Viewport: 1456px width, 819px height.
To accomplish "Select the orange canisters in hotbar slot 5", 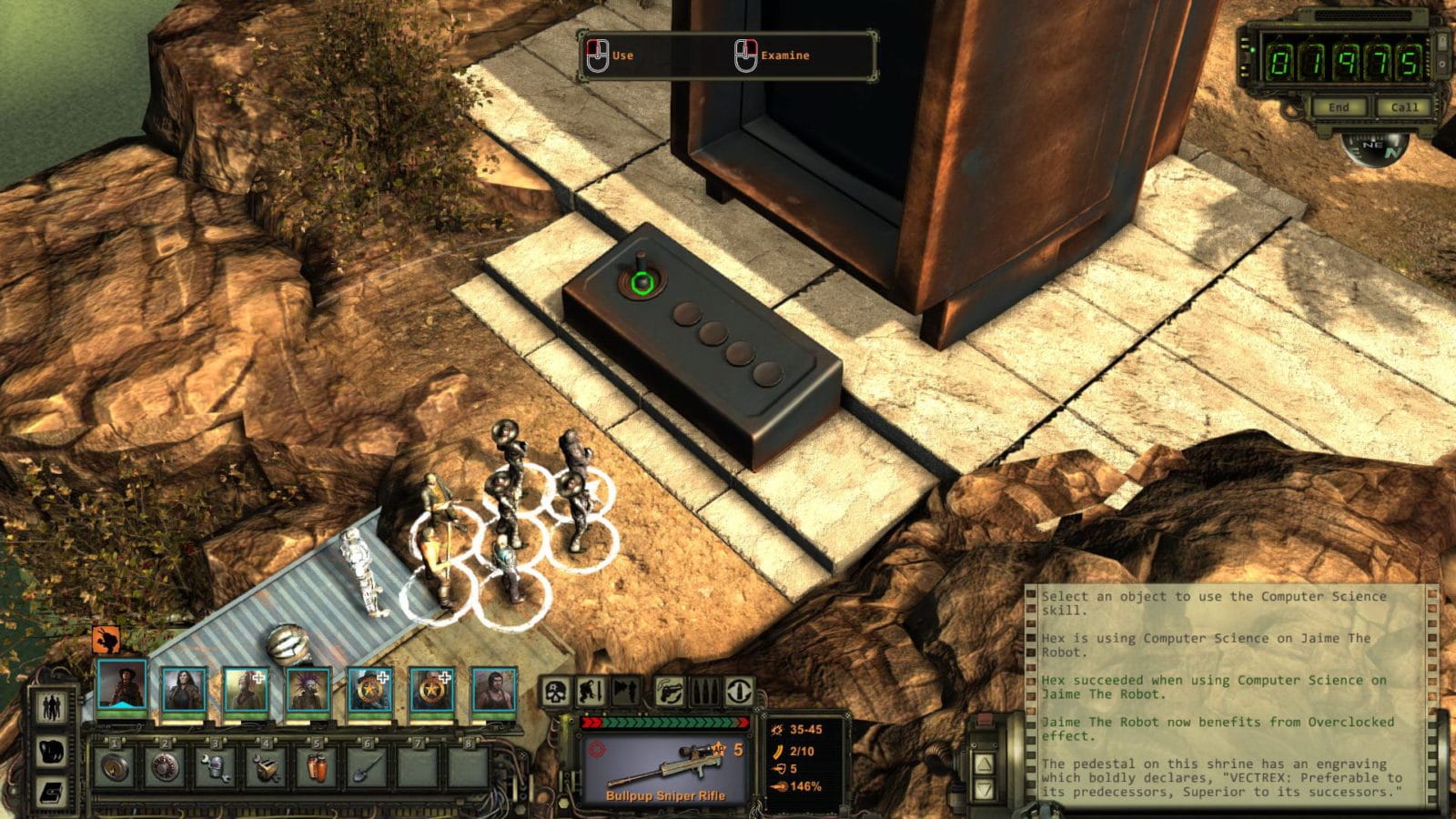I will tap(316, 767).
